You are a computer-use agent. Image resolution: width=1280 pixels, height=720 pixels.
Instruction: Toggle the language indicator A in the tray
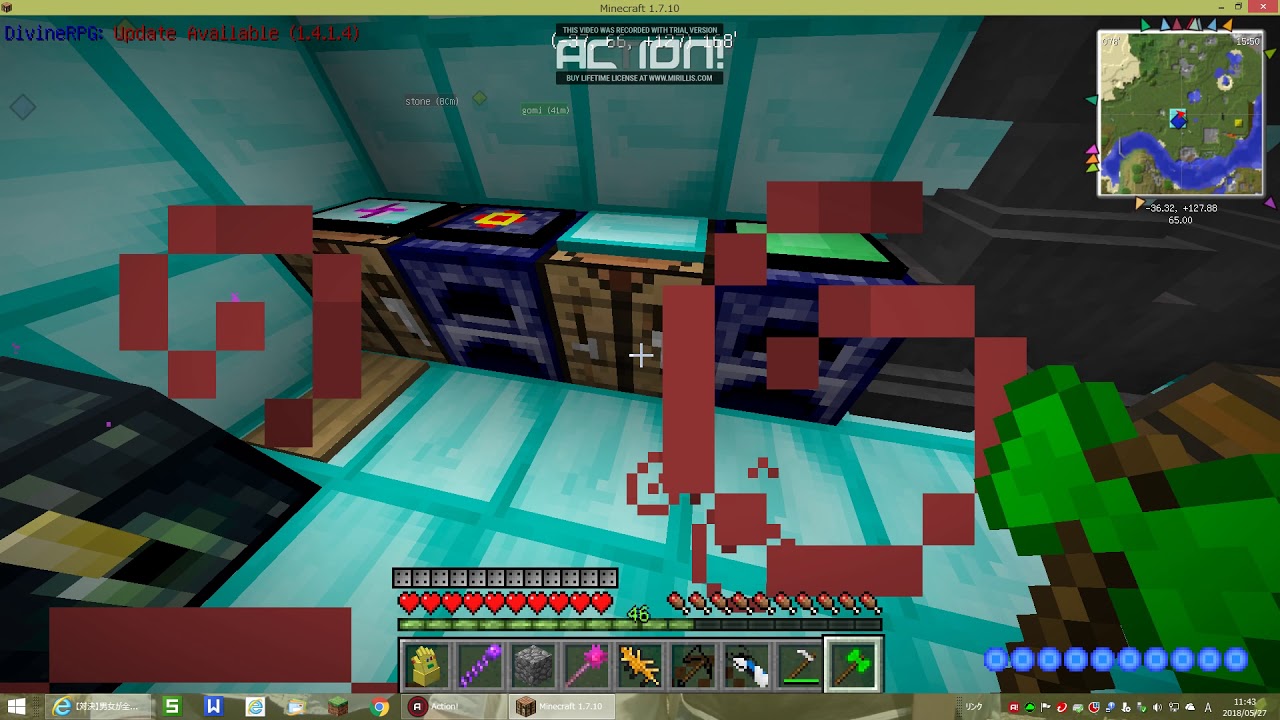pos(1207,707)
